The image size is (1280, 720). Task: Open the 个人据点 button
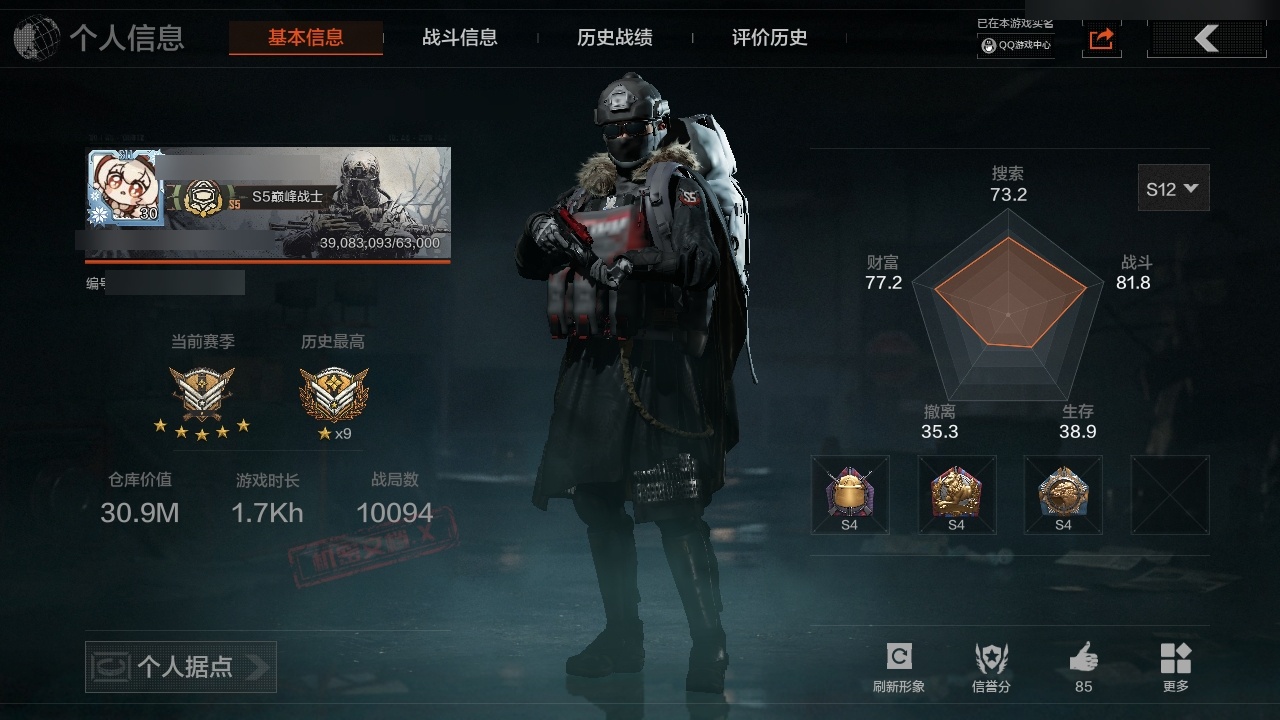point(181,667)
